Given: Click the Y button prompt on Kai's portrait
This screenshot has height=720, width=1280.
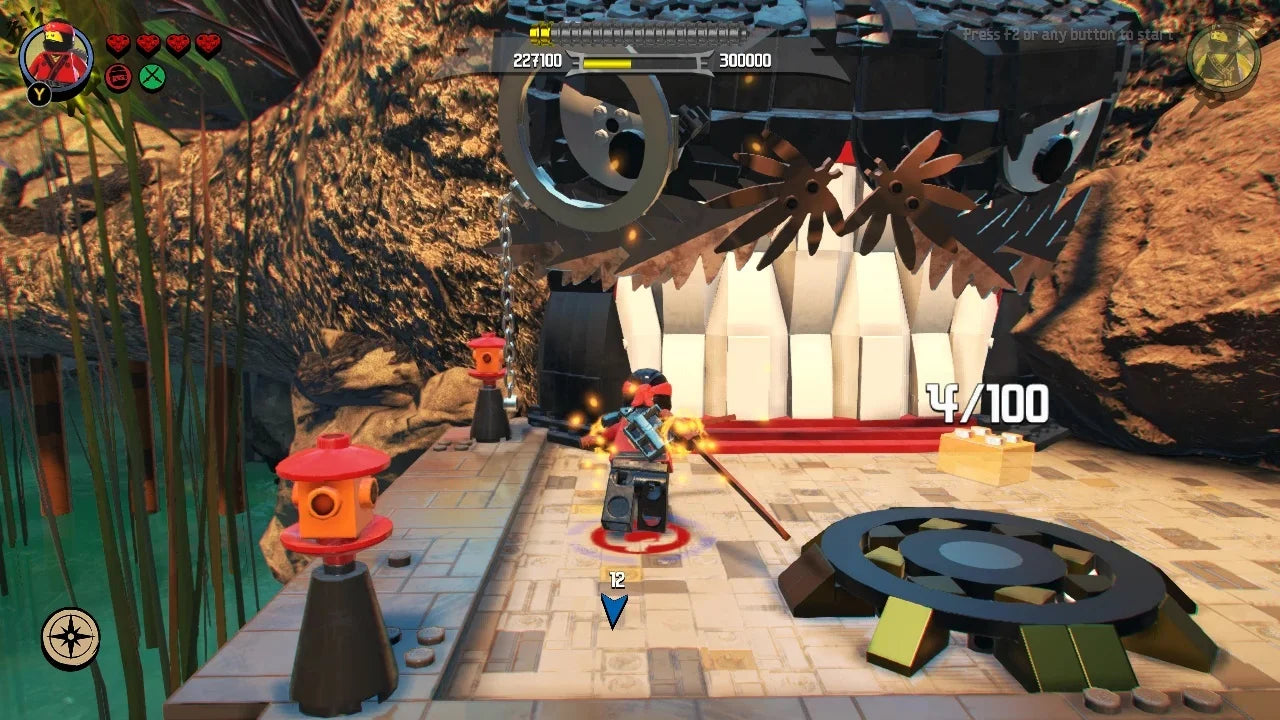Looking at the screenshot, I should coord(40,95).
